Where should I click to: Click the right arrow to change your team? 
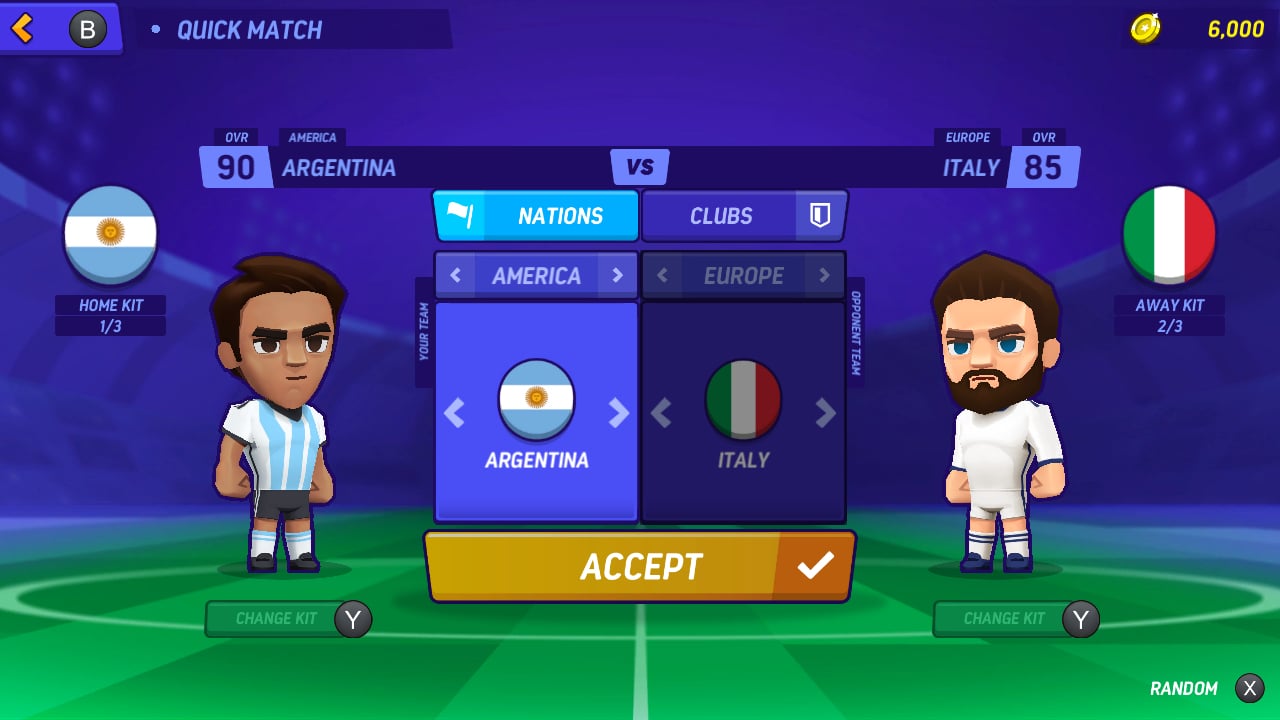pyautogui.click(x=620, y=413)
